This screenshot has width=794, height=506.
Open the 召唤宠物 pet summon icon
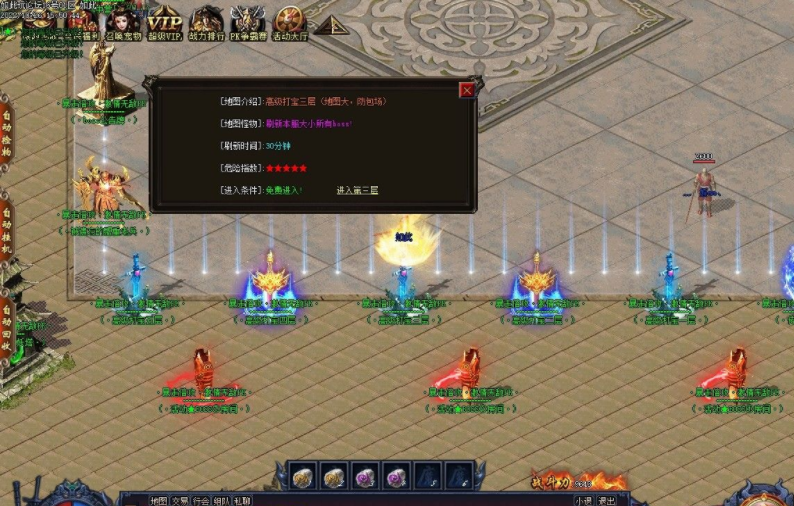pos(124,23)
